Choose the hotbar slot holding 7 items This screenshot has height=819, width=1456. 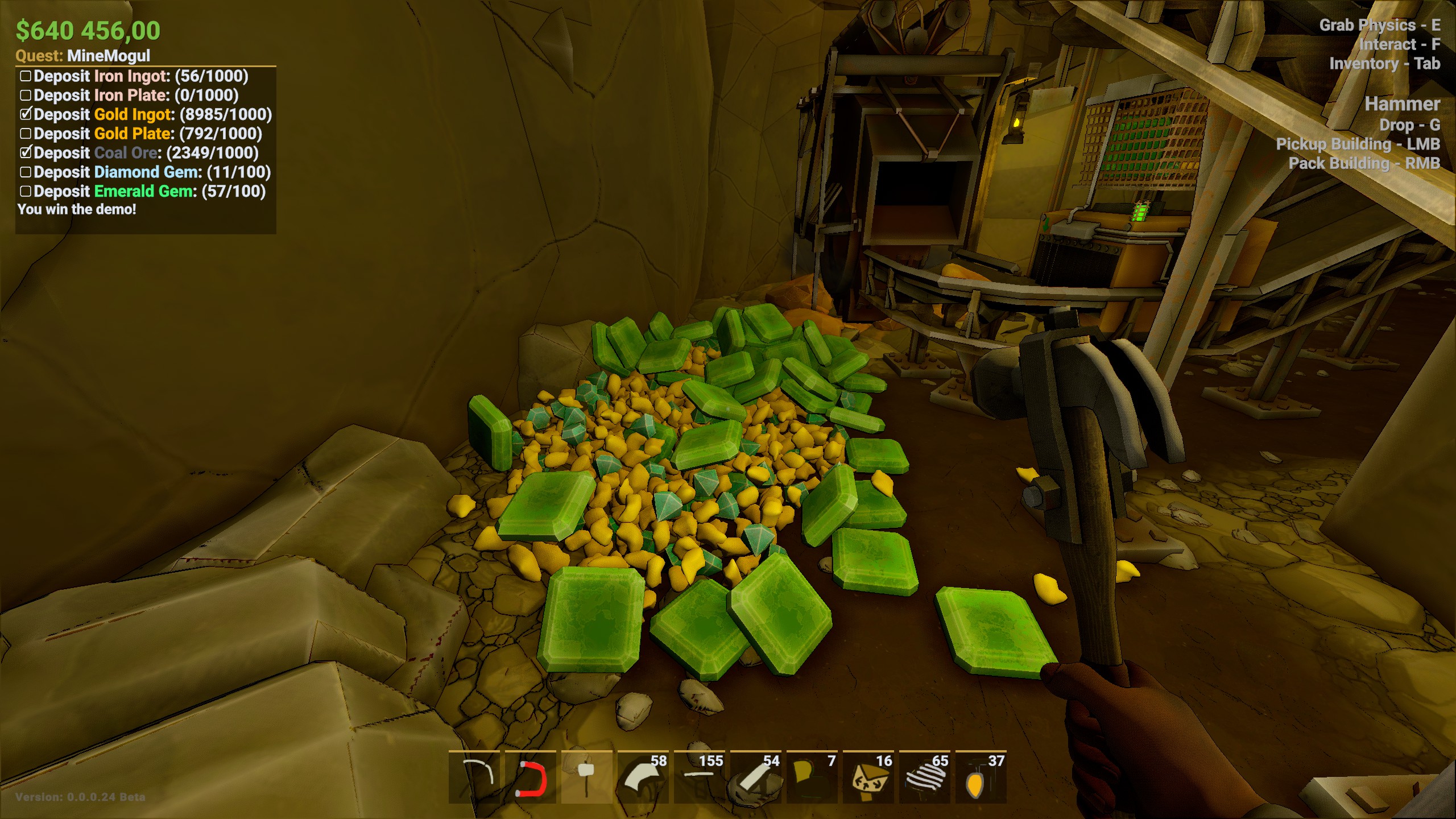coord(812,777)
